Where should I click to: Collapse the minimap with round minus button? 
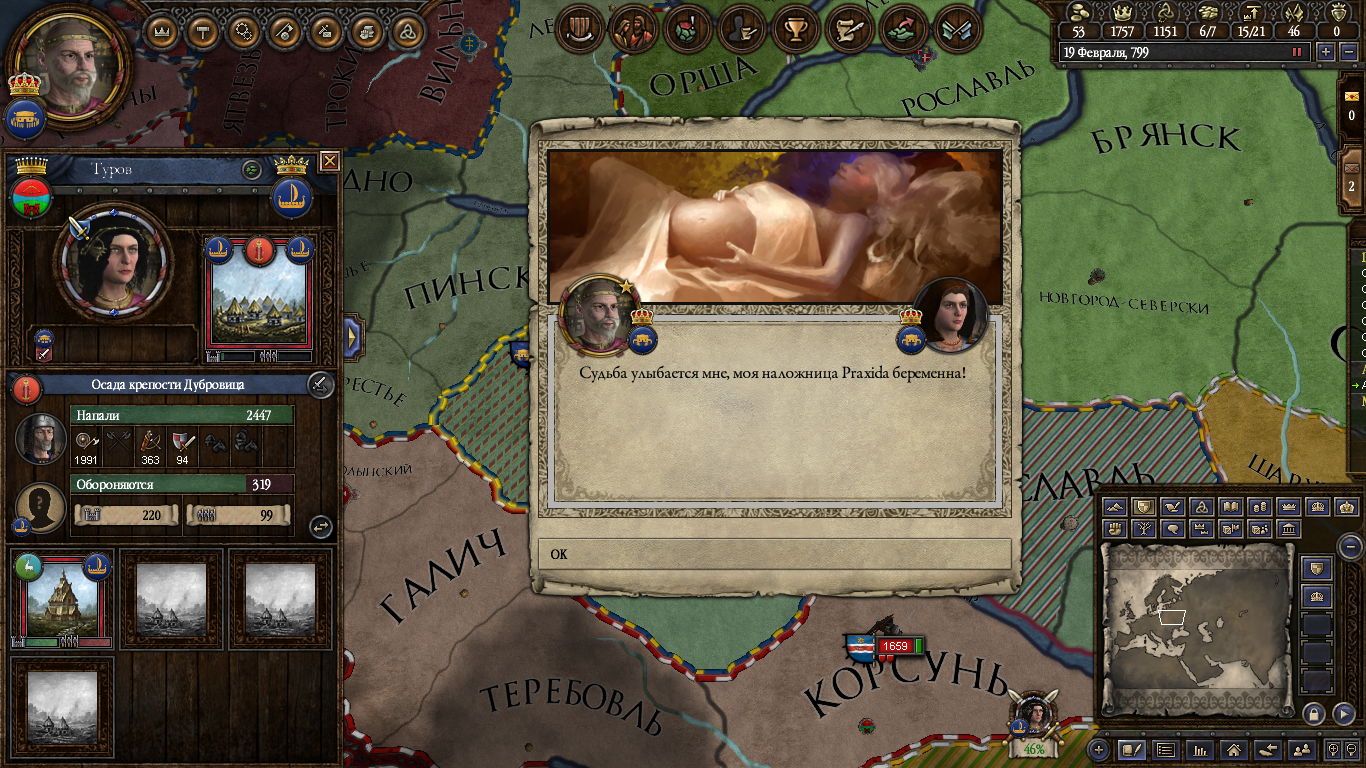click(x=1350, y=546)
